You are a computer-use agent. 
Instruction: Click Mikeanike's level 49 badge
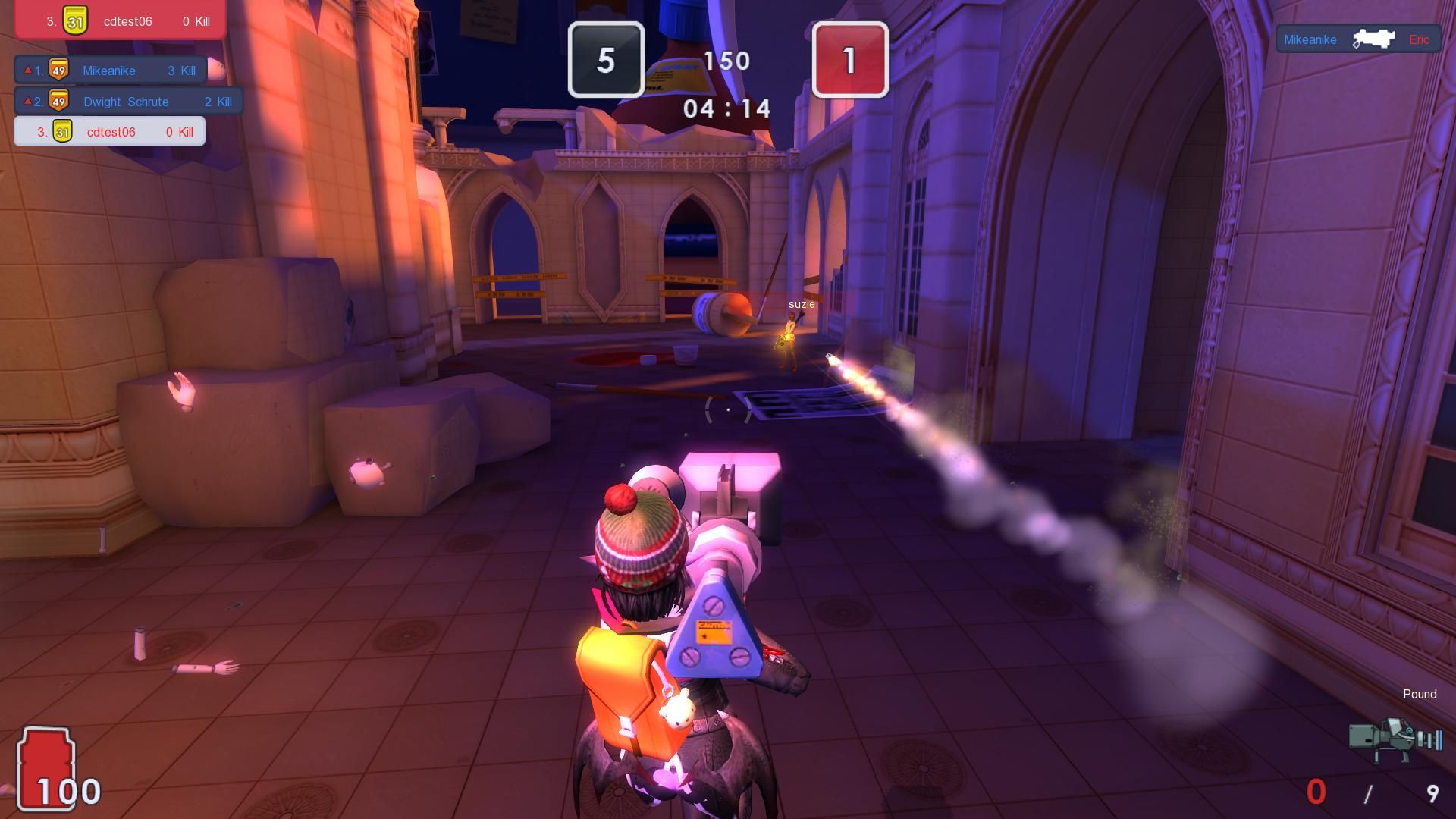[x=58, y=70]
